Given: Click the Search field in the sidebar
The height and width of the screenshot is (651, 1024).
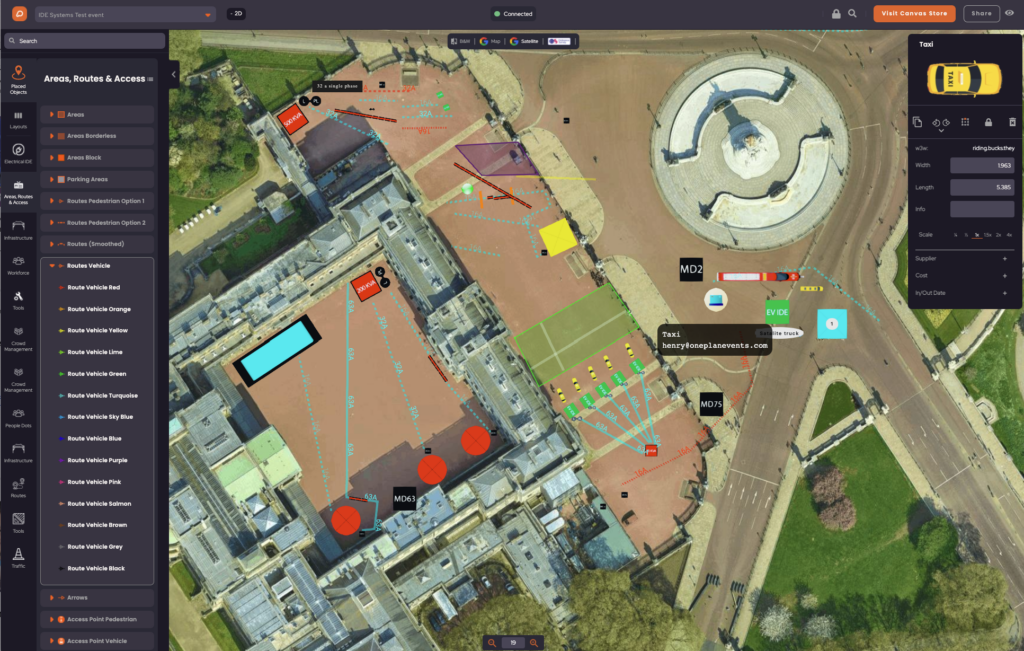Looking at the screenshot, I should (84, 41).
